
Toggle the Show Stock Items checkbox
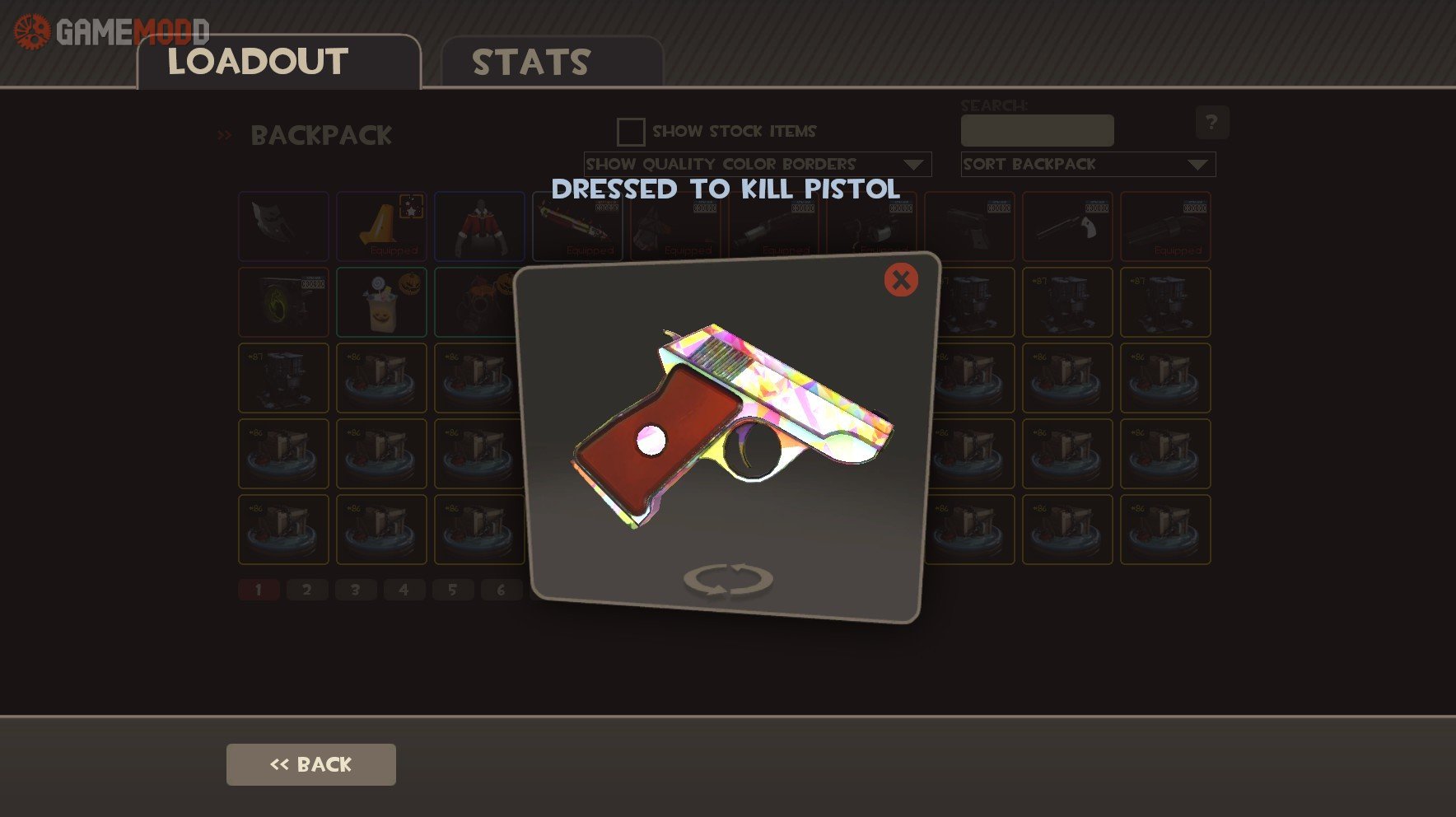631,132
